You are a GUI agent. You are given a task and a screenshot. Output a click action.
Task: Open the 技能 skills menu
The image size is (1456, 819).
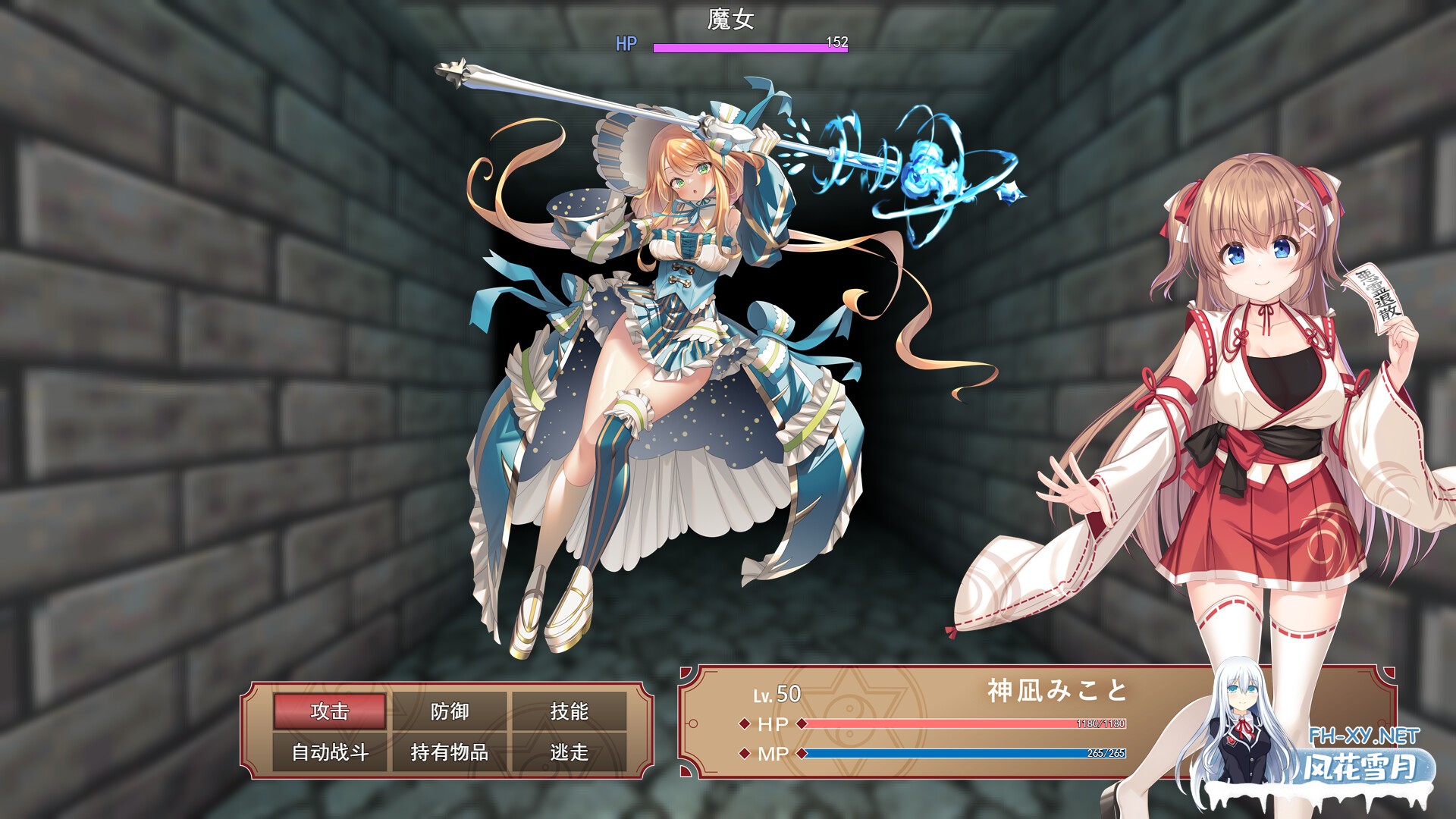[570, 711]
